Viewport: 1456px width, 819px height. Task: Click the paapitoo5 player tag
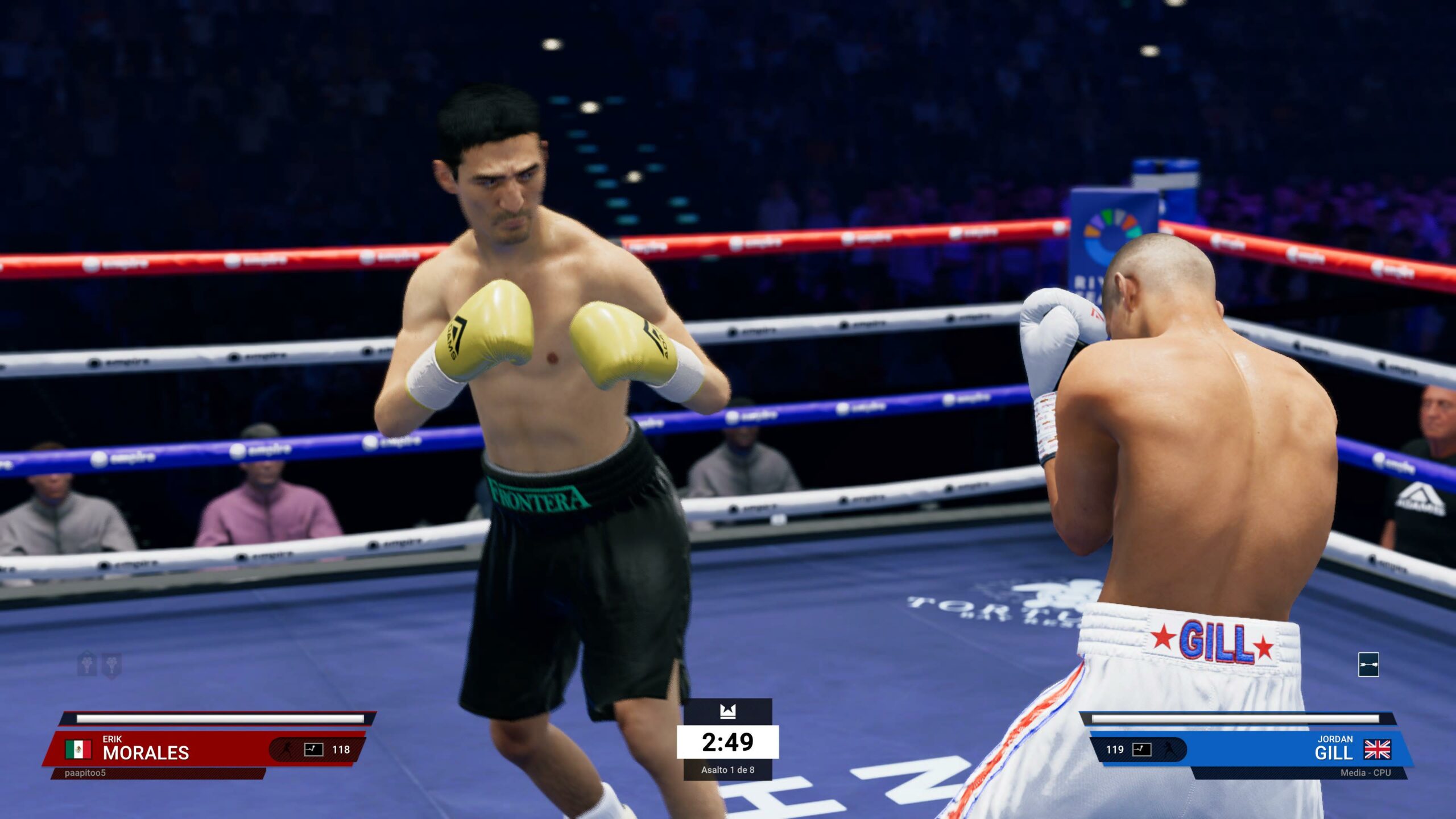(x=85, y=773)
